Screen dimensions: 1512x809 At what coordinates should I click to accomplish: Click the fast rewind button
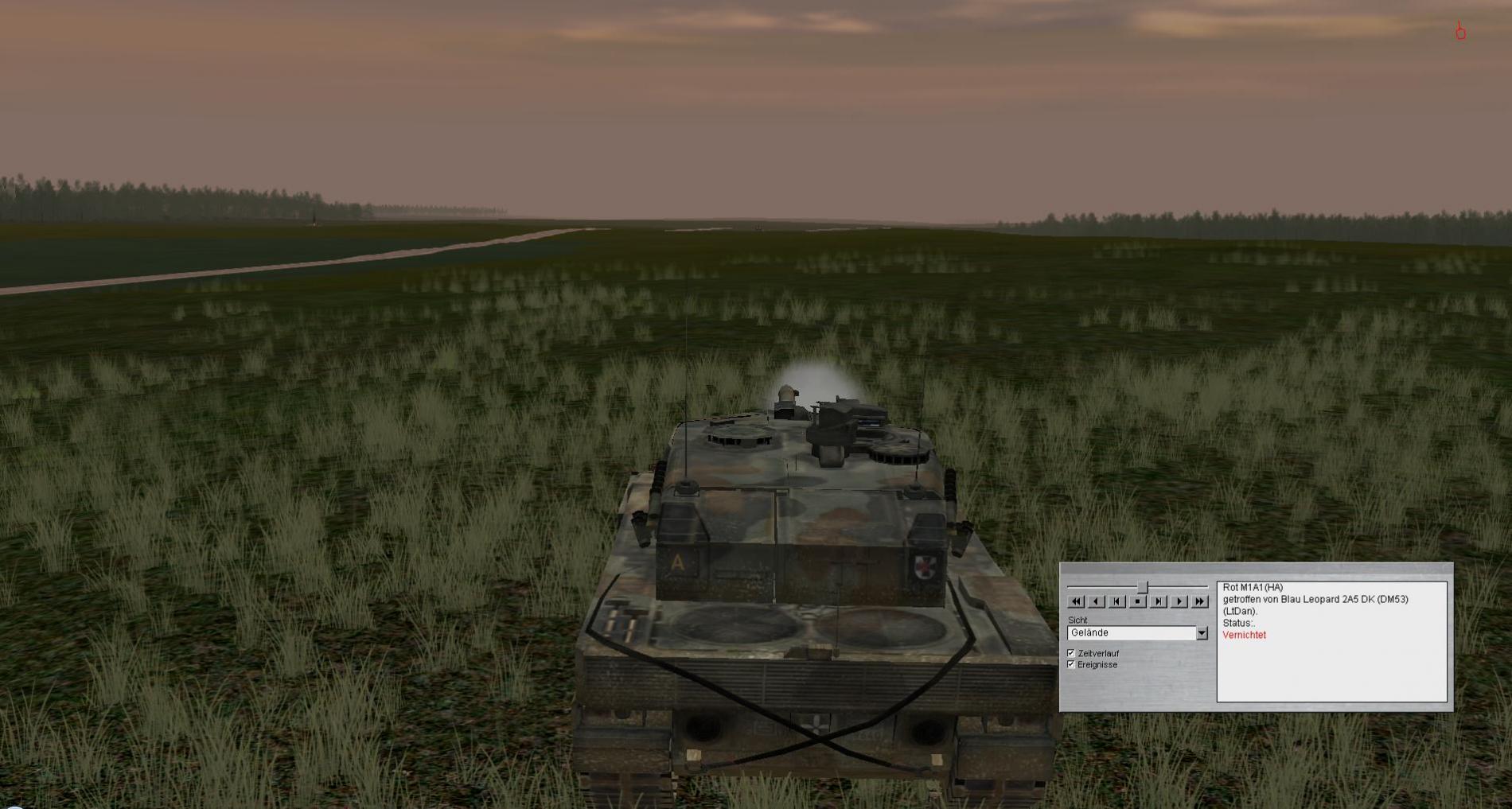pos(1076,601)
